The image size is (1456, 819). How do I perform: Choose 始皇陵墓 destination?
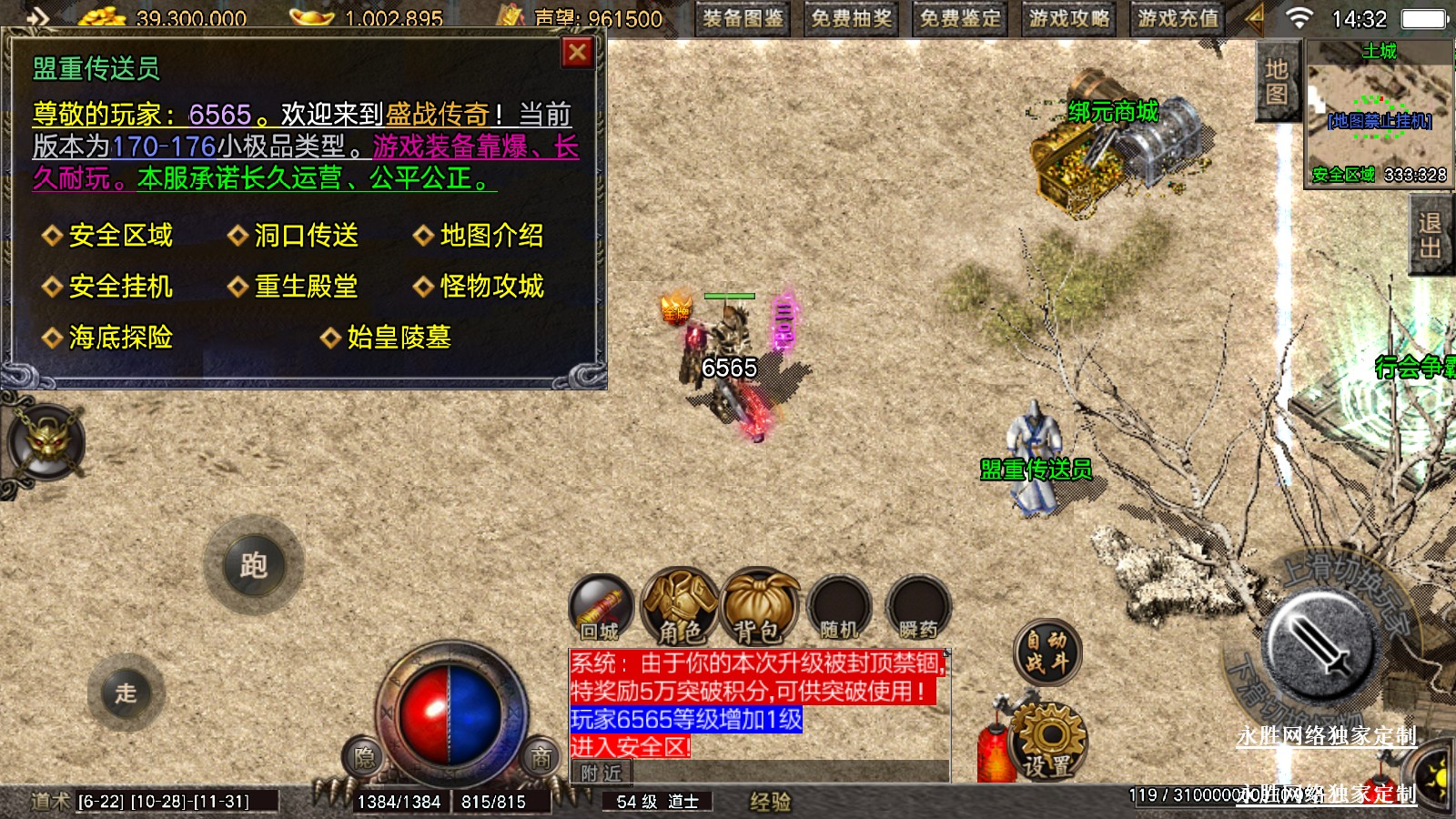[x=399, y=338]
